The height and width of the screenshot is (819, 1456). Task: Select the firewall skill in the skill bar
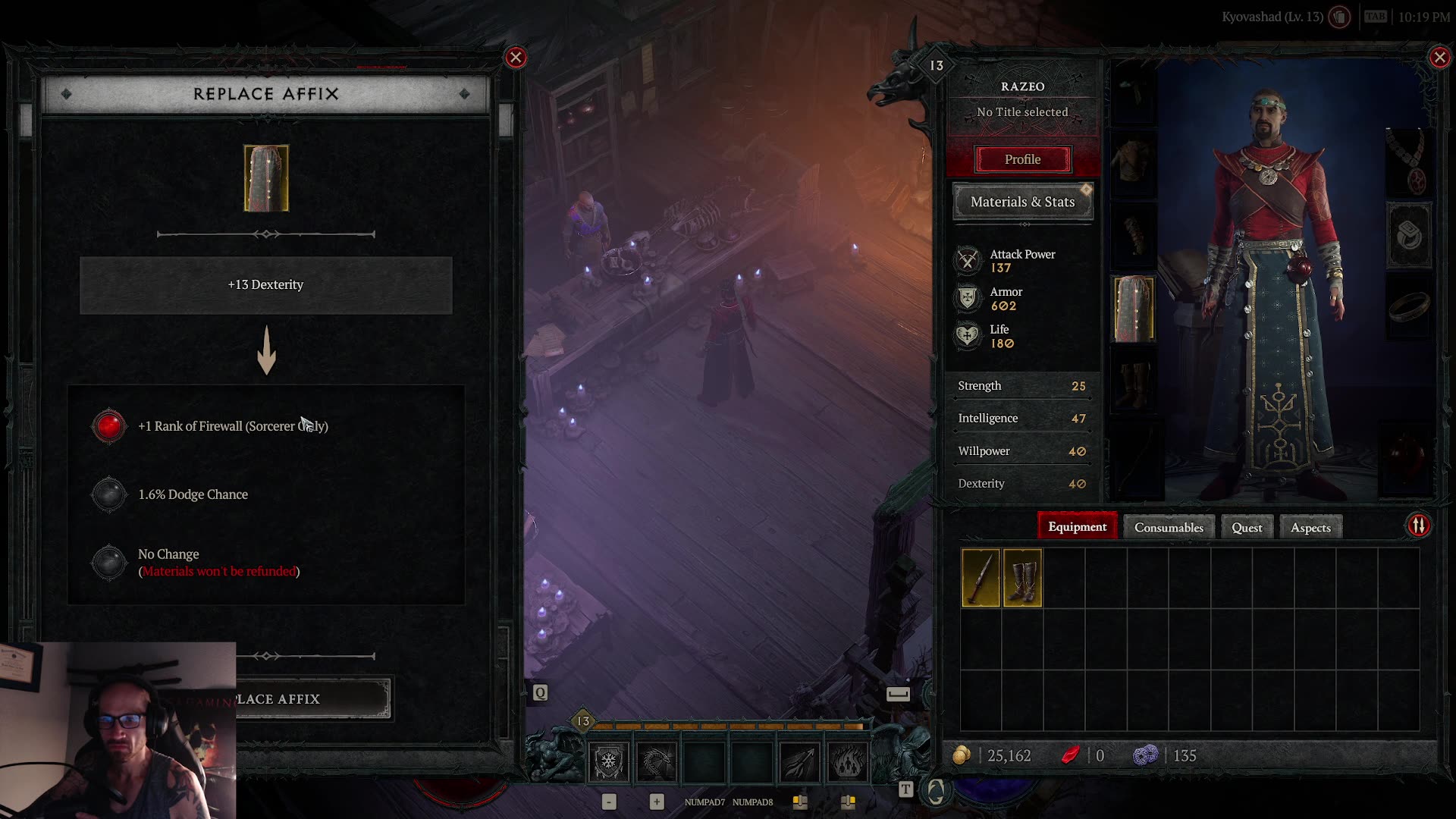(846, 761)
